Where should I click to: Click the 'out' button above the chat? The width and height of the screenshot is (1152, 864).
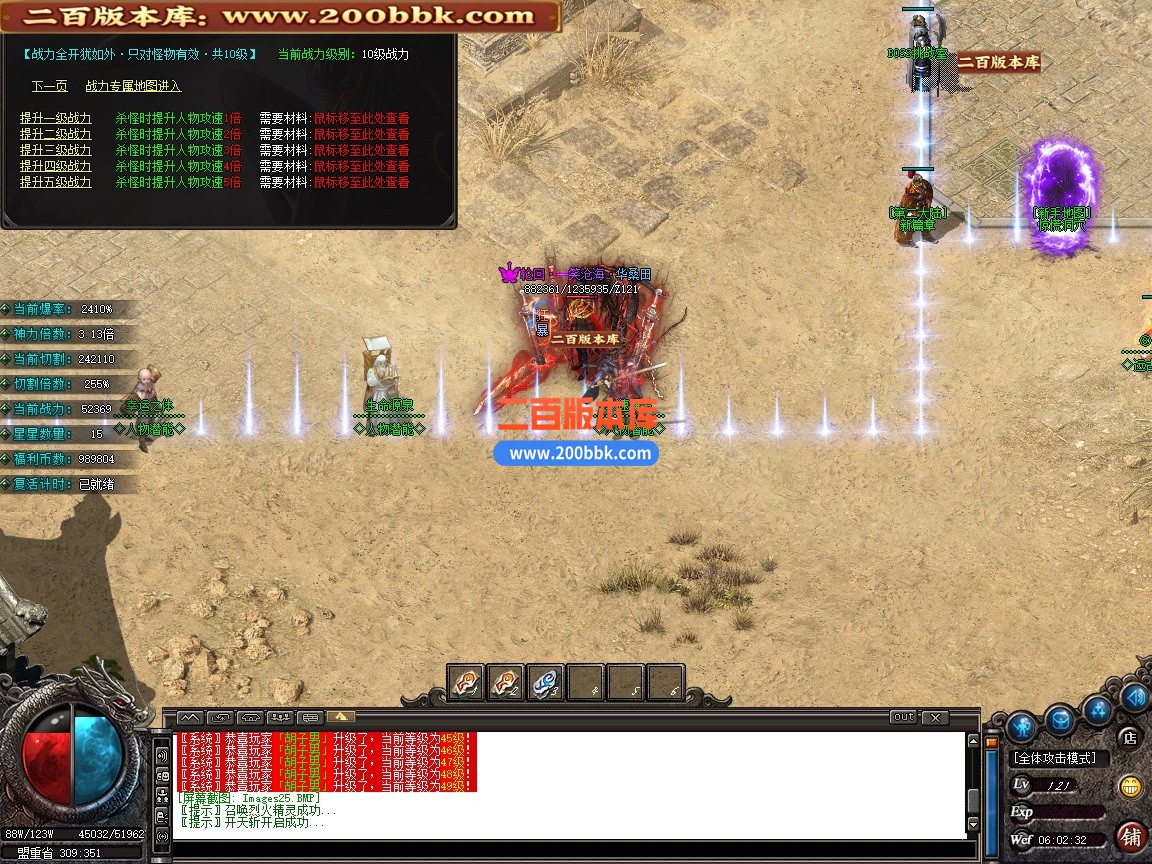point(903,717)
